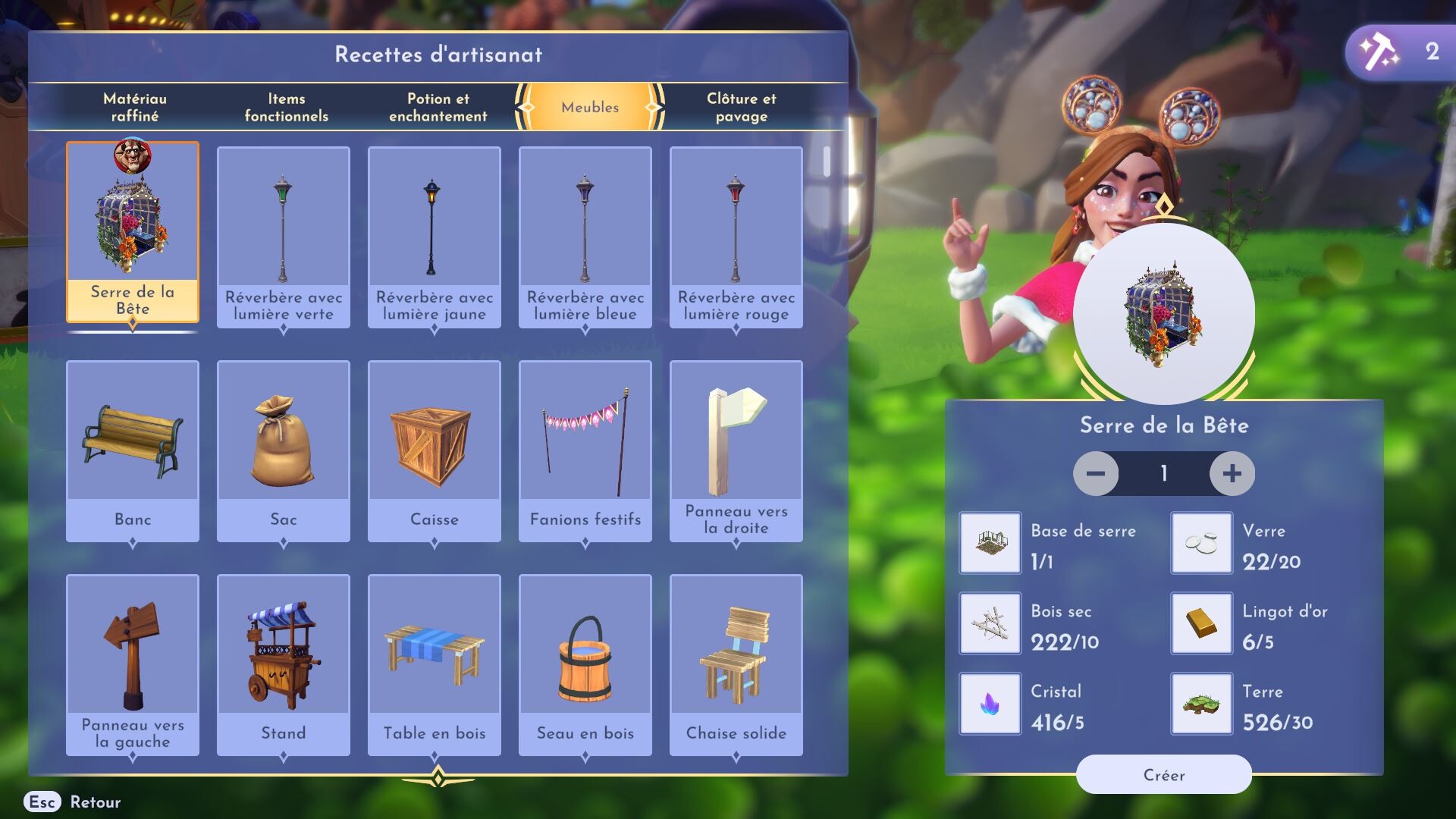Choose the Réverbère avec lumière rouge recipe
1456x819 pixels.
(736, 237)
